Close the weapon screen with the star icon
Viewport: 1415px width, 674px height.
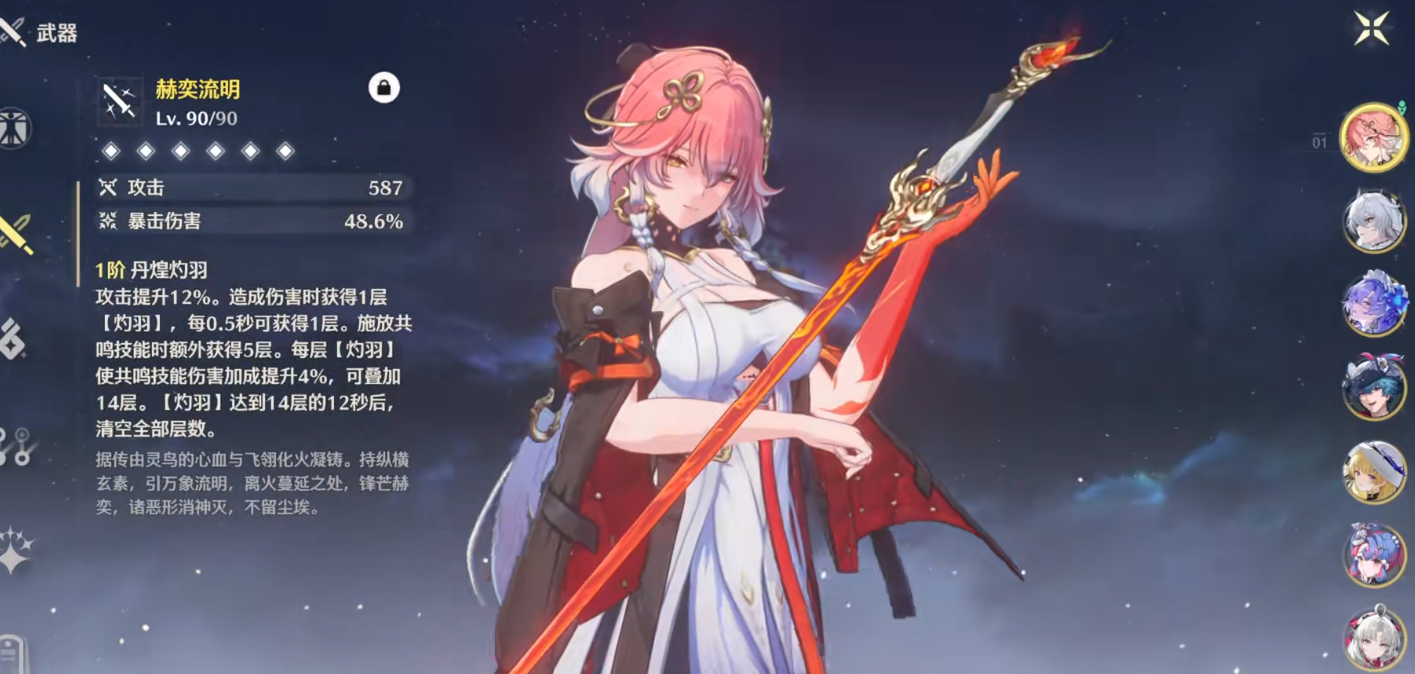1369,27
